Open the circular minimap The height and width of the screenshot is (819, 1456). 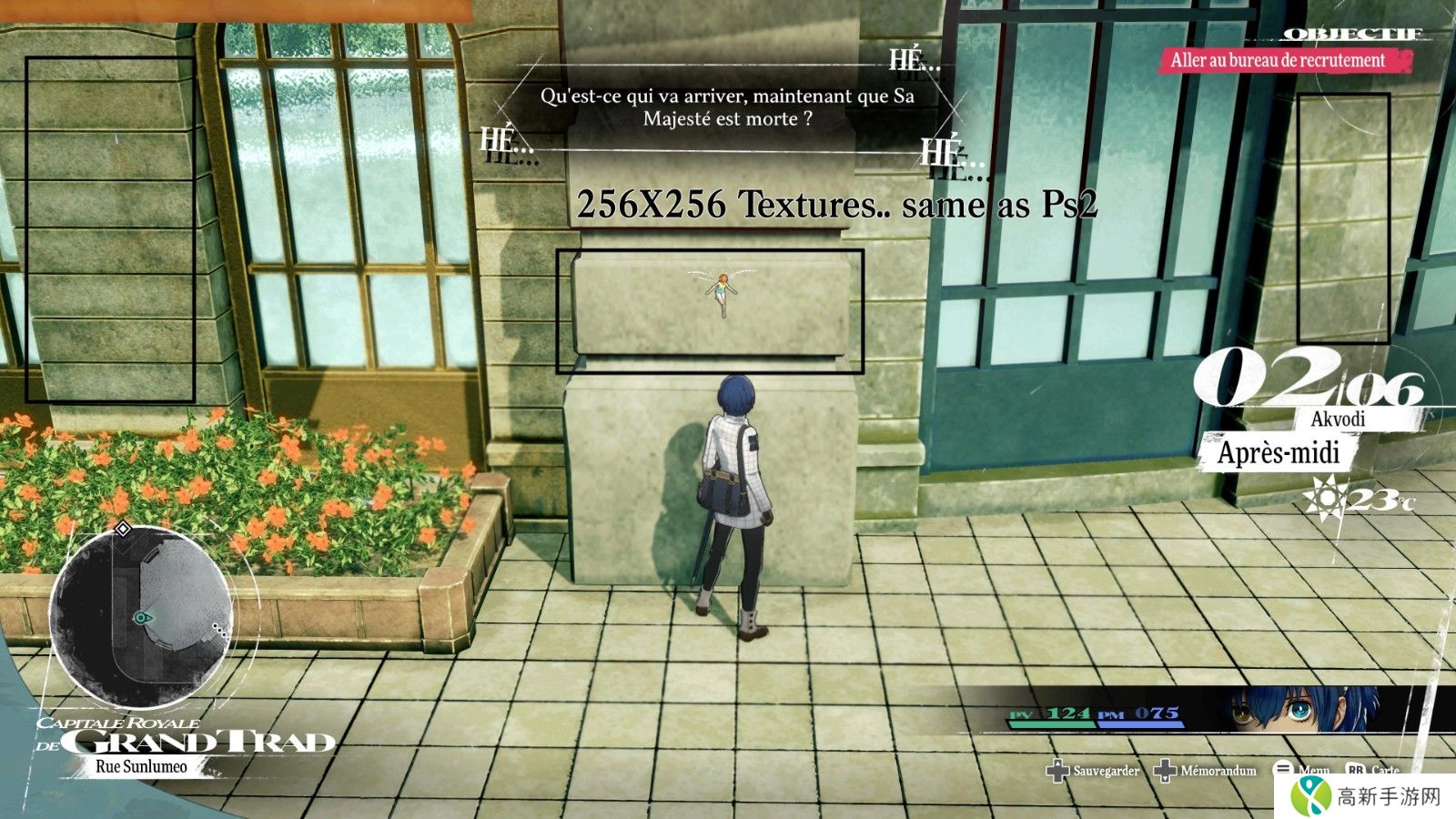(141, 619)
